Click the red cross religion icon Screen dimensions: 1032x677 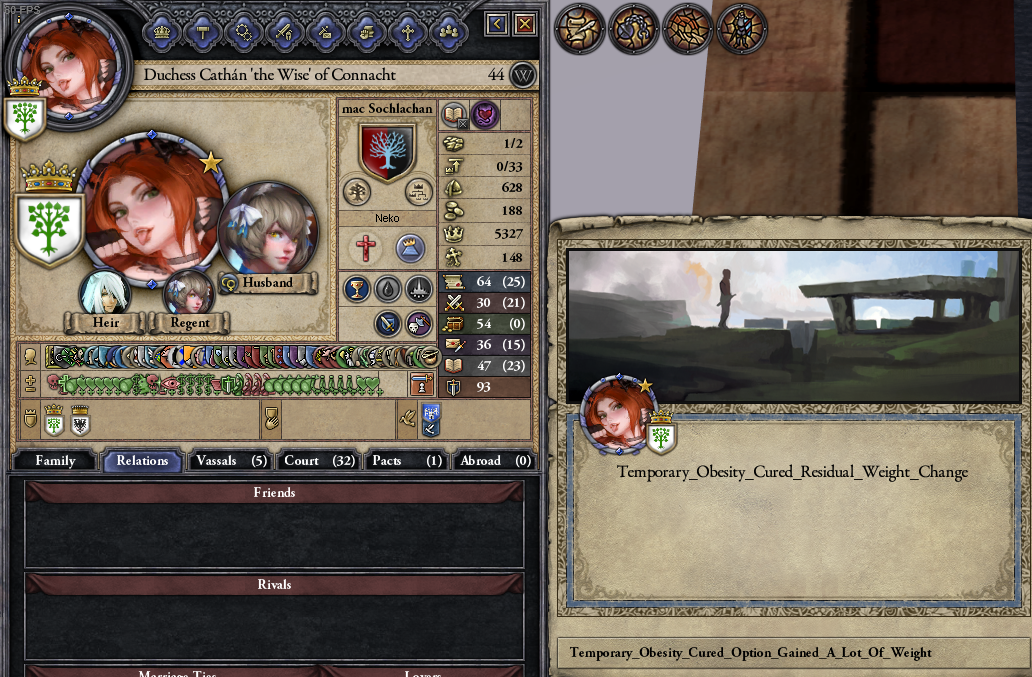tap(365, 247)
